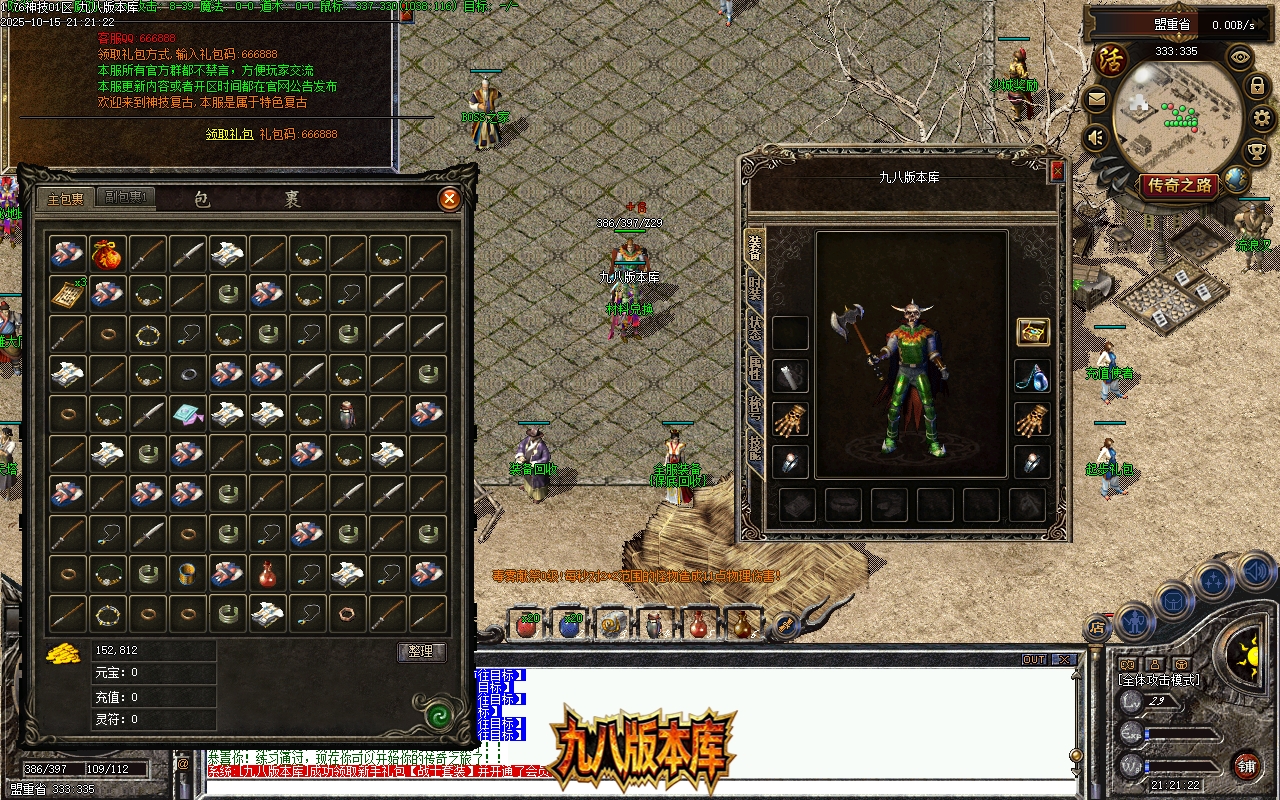Toggle the eye visibility icon above the minimap
This screenshot has width=1280, height=800.
[1239, 57]
